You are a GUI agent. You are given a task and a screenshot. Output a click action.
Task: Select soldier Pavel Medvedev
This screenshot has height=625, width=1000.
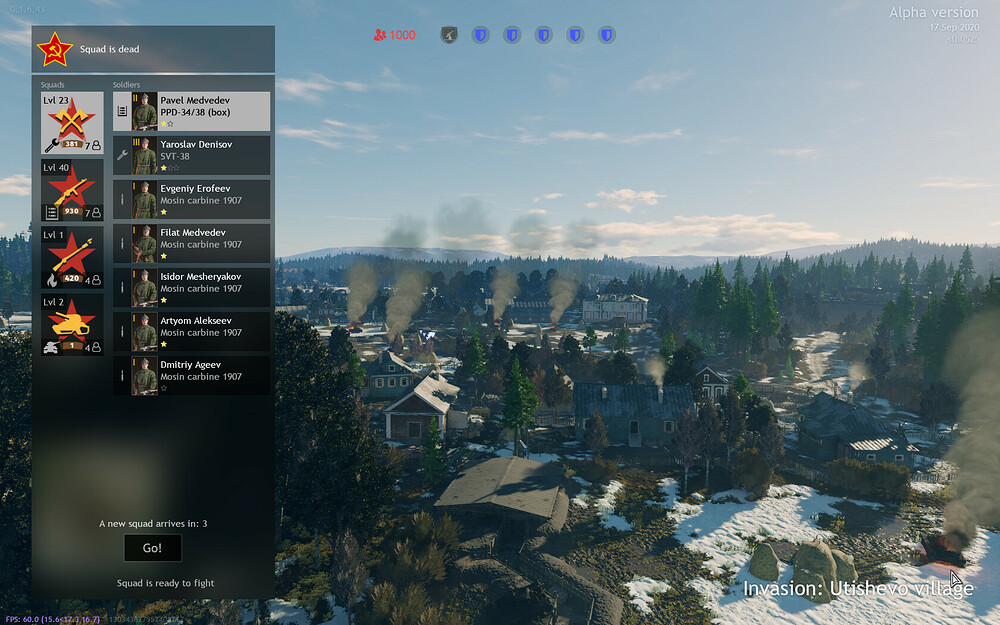coord(192,111)
